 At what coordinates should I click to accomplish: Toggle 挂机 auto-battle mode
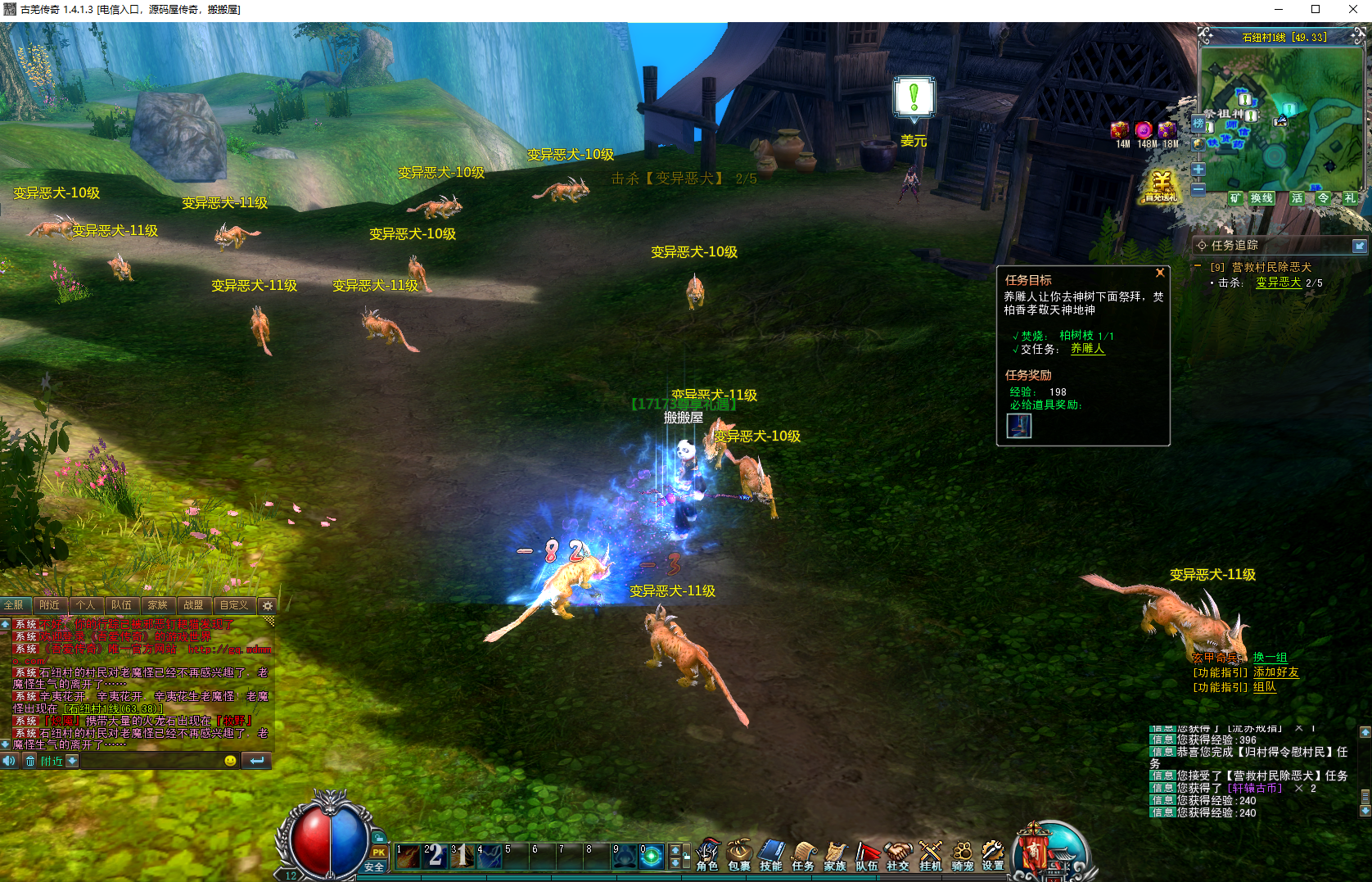tap(930, 857)
